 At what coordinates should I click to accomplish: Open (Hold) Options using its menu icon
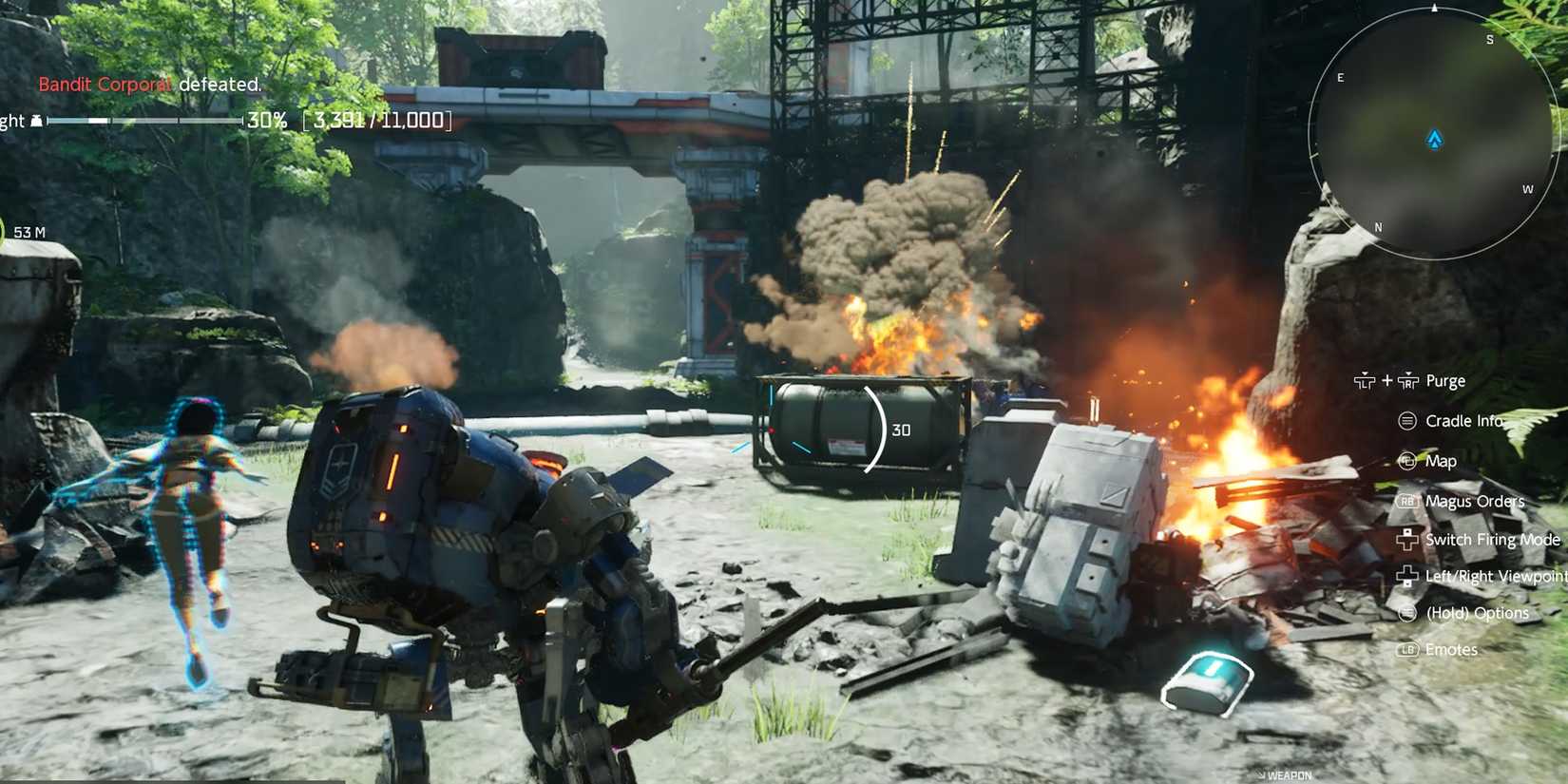[1405, 613]
